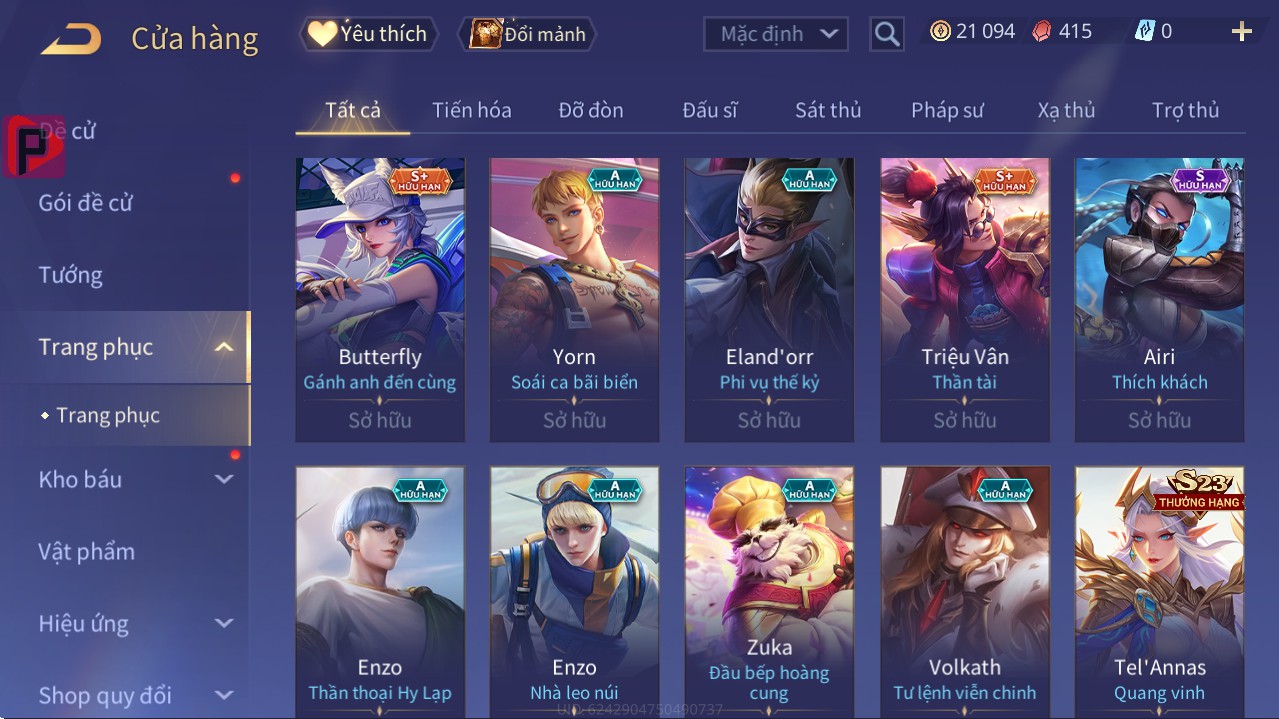Image resolution: width=1279 pixels, height=719 pixels.
Task: Select the Sát thủ tab
Action: point(828,110)
